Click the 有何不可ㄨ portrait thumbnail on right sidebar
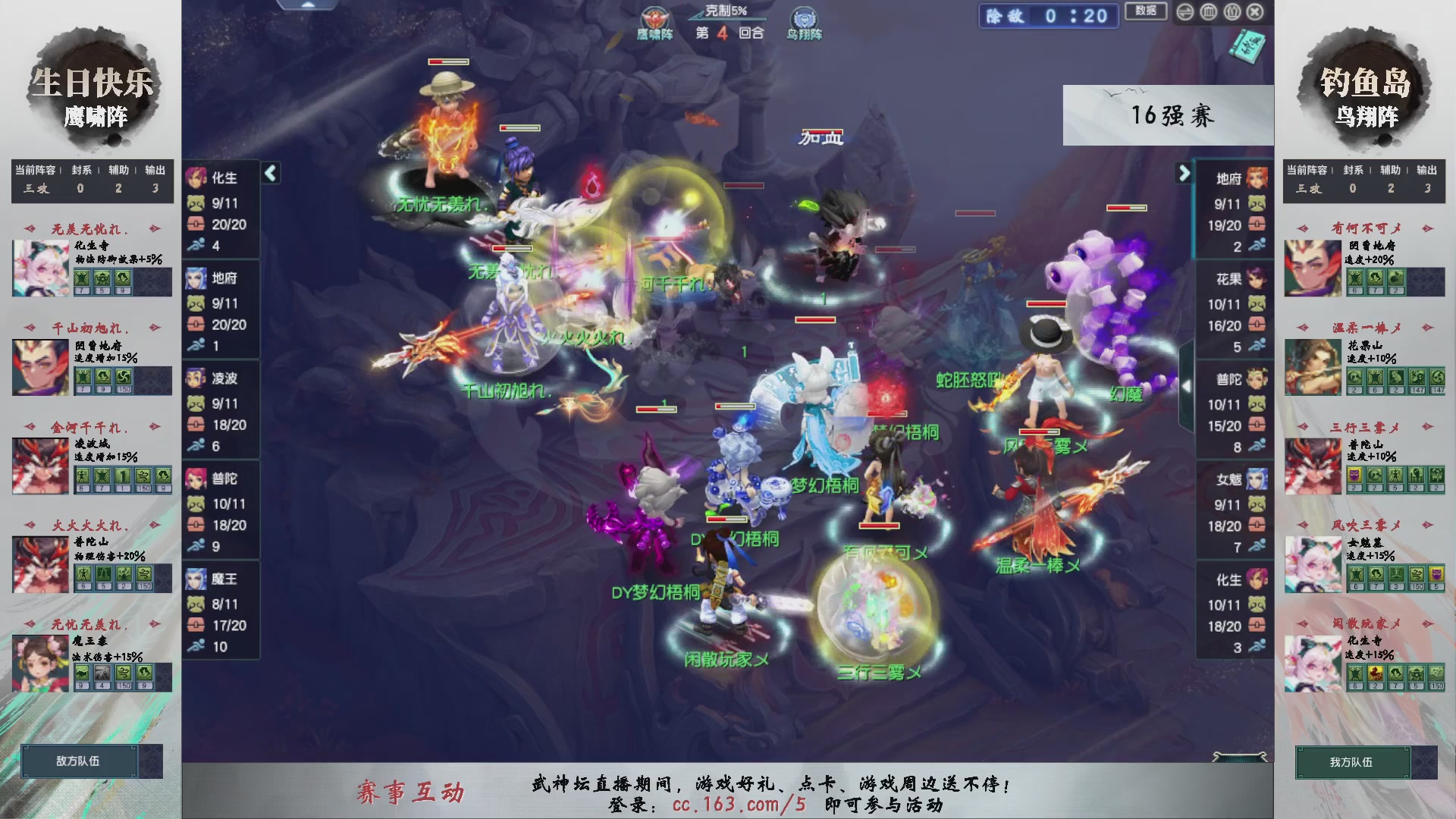1456x819 pixels. click(1313, 267)
